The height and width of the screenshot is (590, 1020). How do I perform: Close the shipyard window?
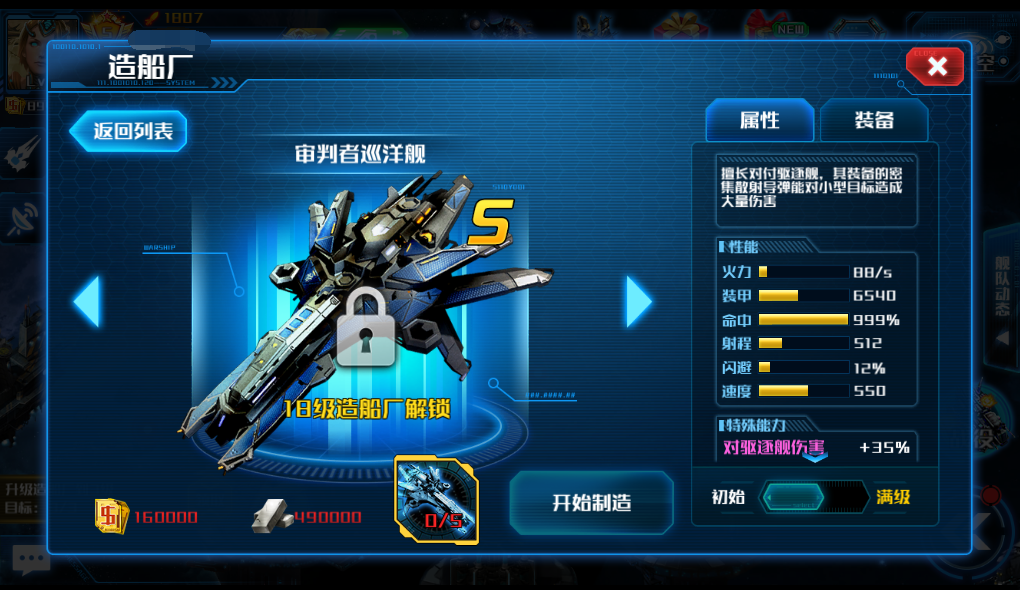(x=936, y=67)
